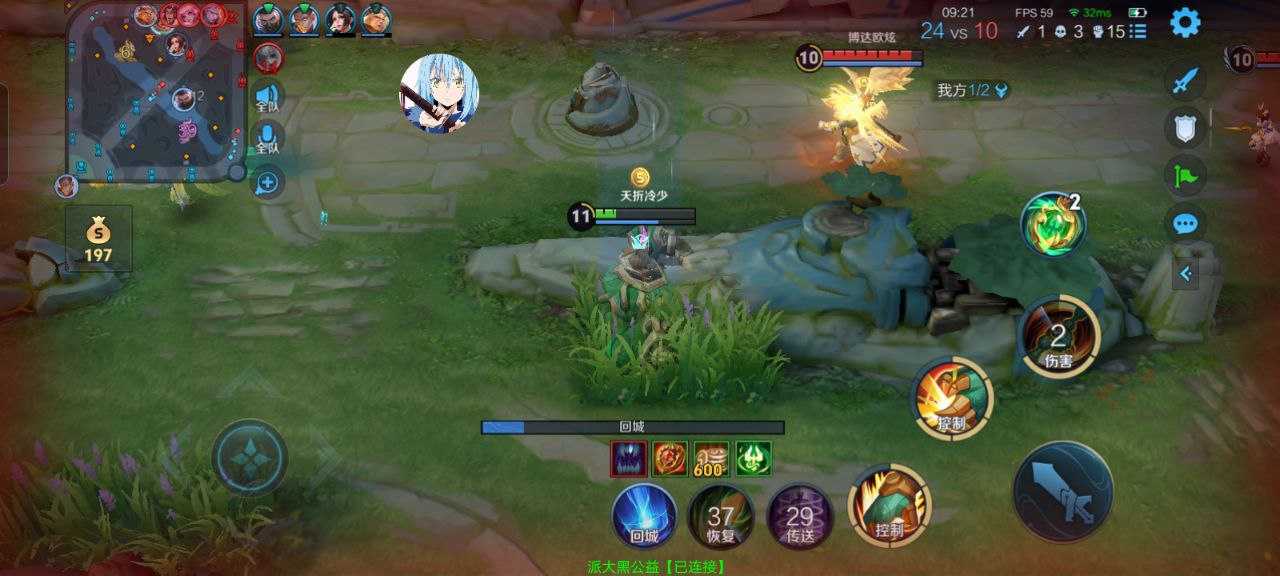
Task: Select the gold coins 600 status icon
Action: tap(711, 459)
